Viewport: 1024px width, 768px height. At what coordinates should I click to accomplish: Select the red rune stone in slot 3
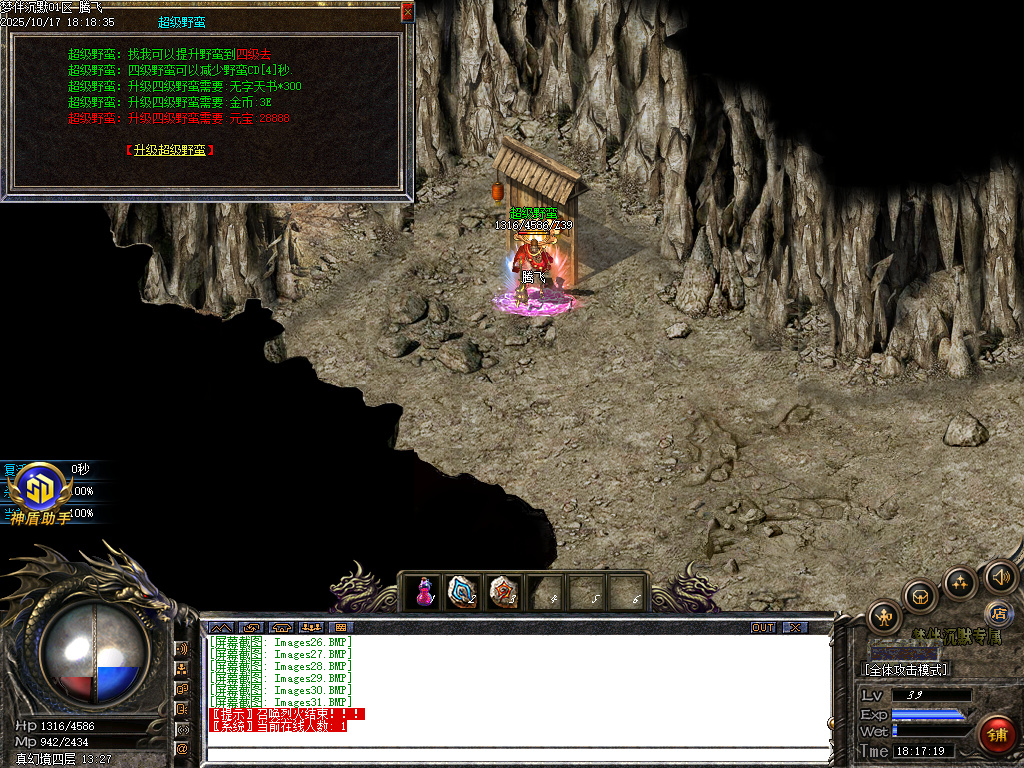pyautogui.click(x=503, y=591)
